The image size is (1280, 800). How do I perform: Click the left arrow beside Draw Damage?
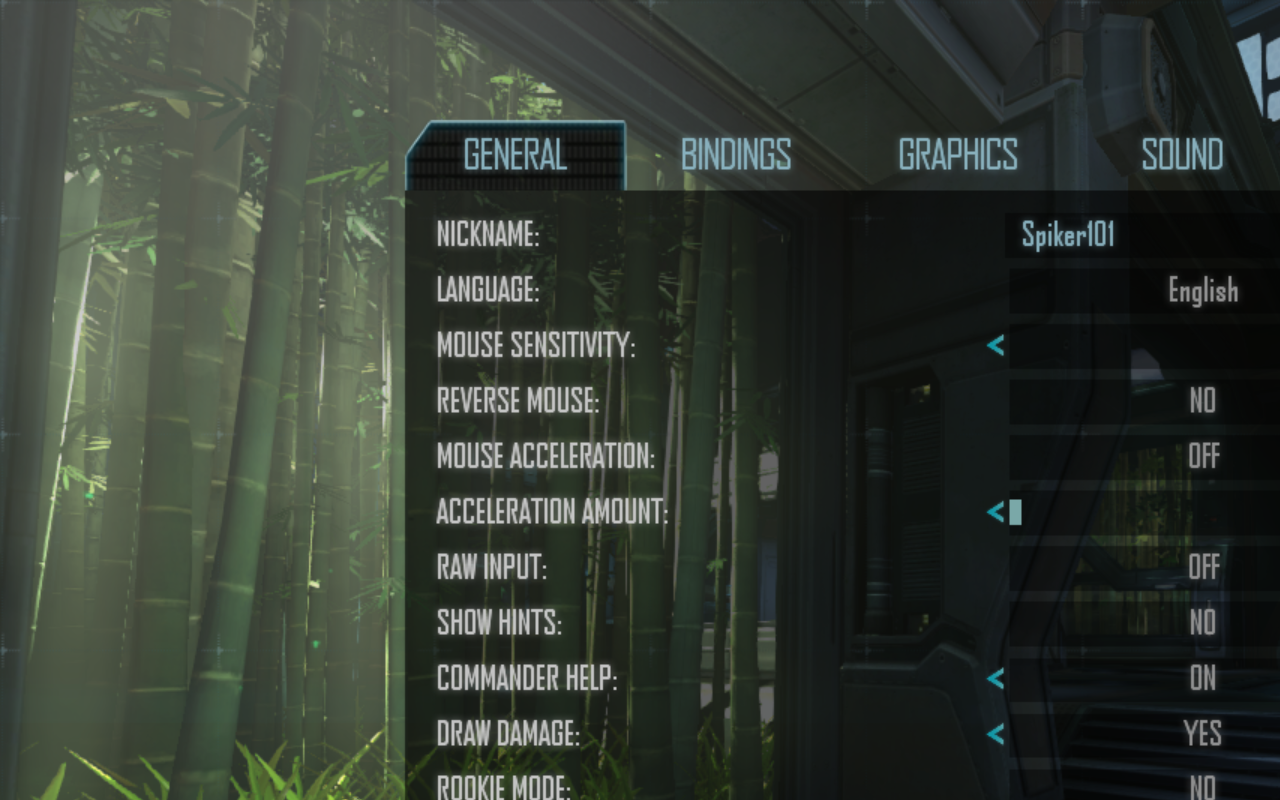pos(996,734)
